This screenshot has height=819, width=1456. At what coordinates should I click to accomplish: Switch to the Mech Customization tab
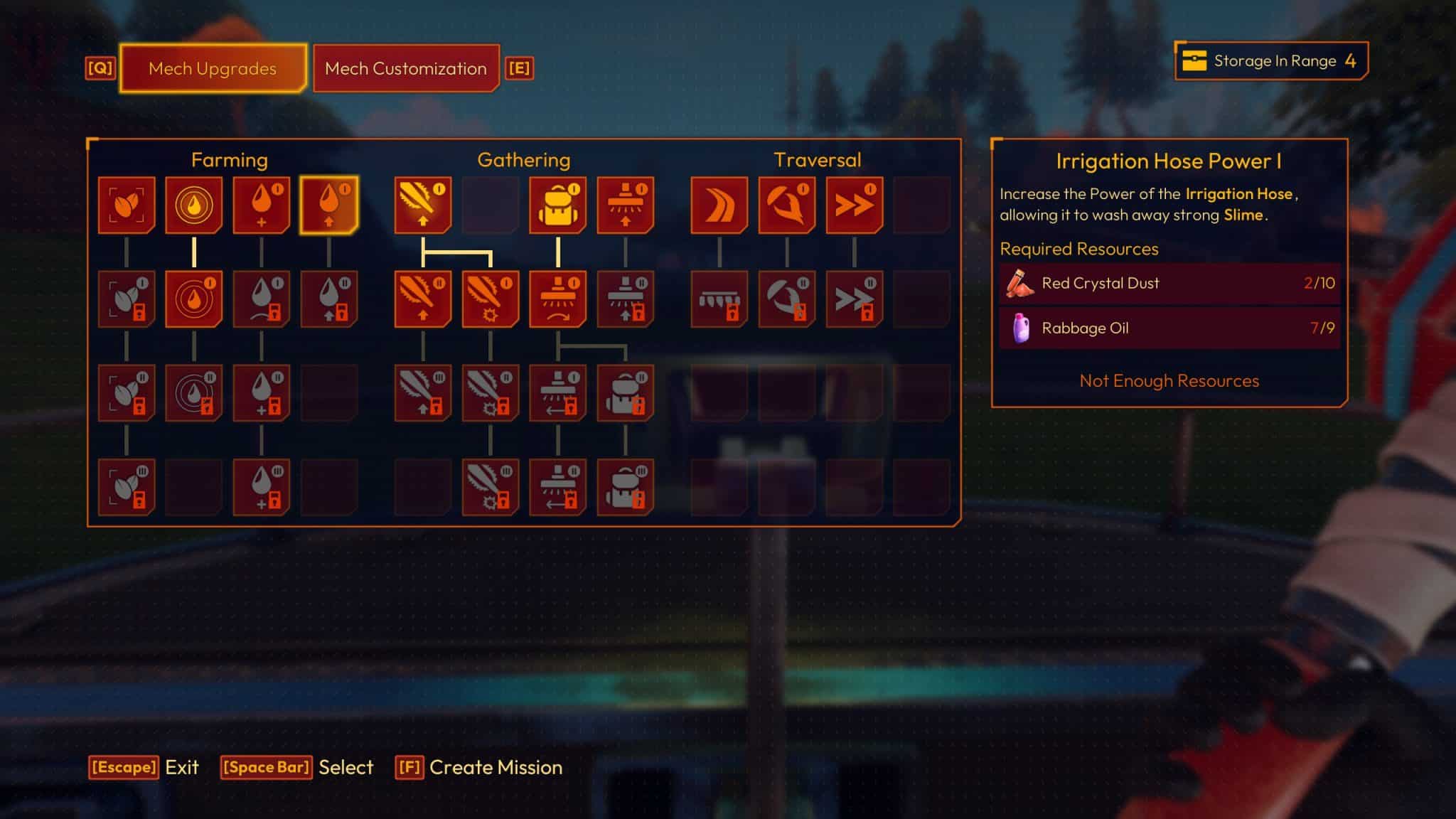pos(405,69)
